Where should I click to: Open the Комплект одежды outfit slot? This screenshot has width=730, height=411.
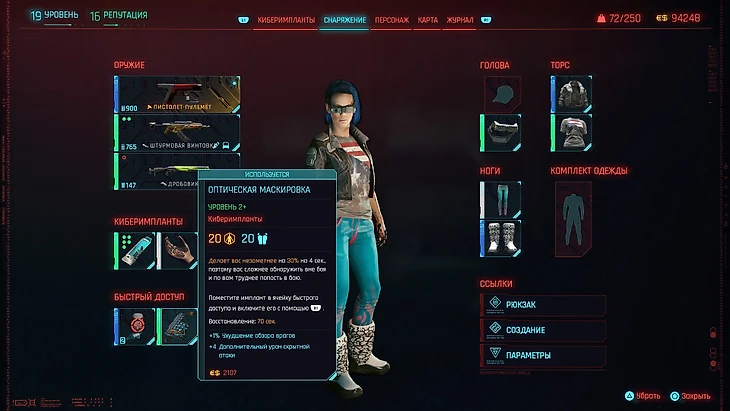coord(574,219)
